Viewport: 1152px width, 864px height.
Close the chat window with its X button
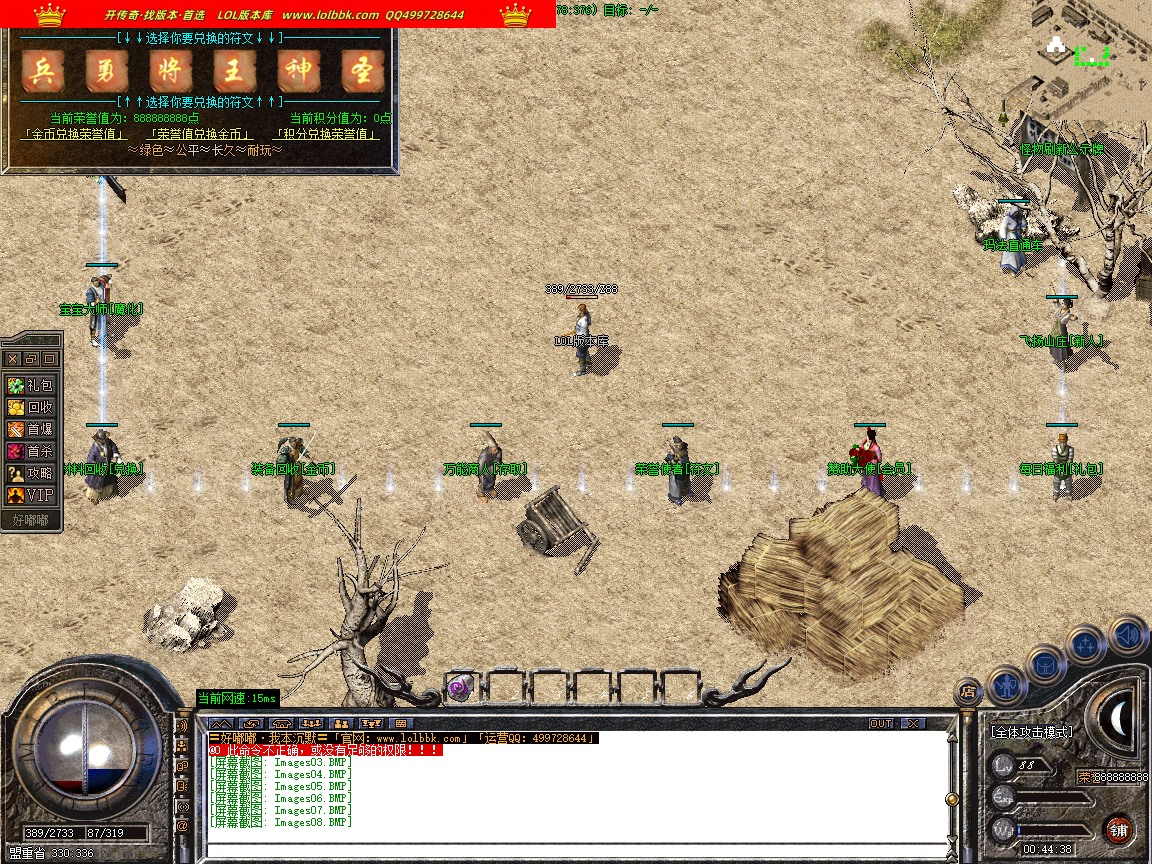coord(912,723)
